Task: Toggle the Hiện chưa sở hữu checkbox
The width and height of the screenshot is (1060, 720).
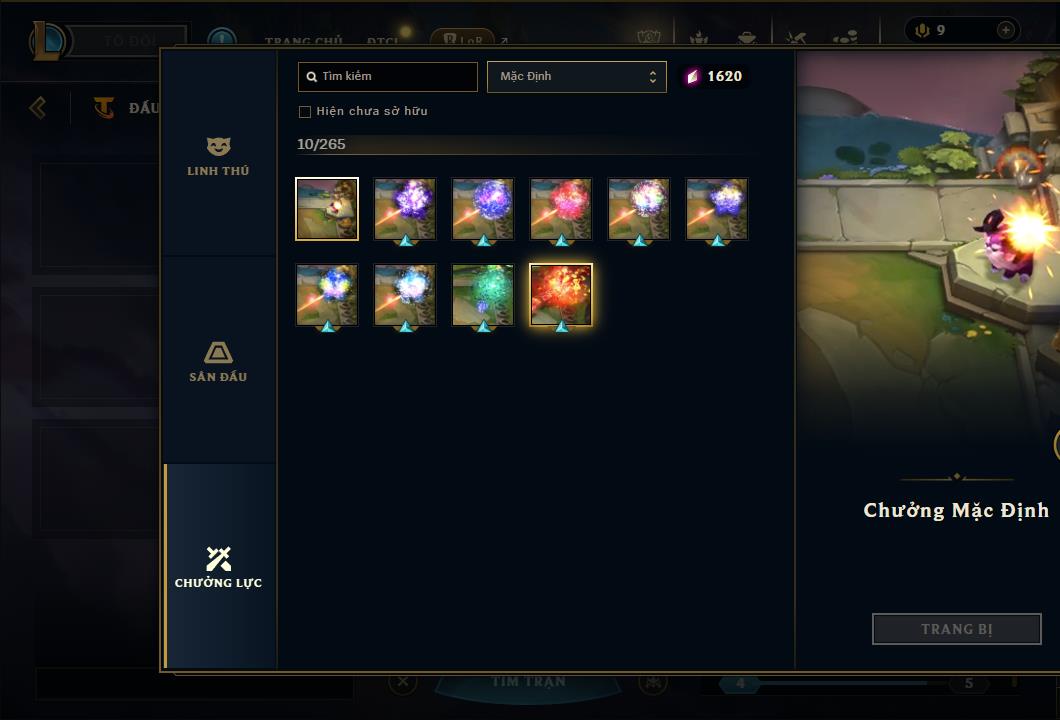Action: [305, 112]
